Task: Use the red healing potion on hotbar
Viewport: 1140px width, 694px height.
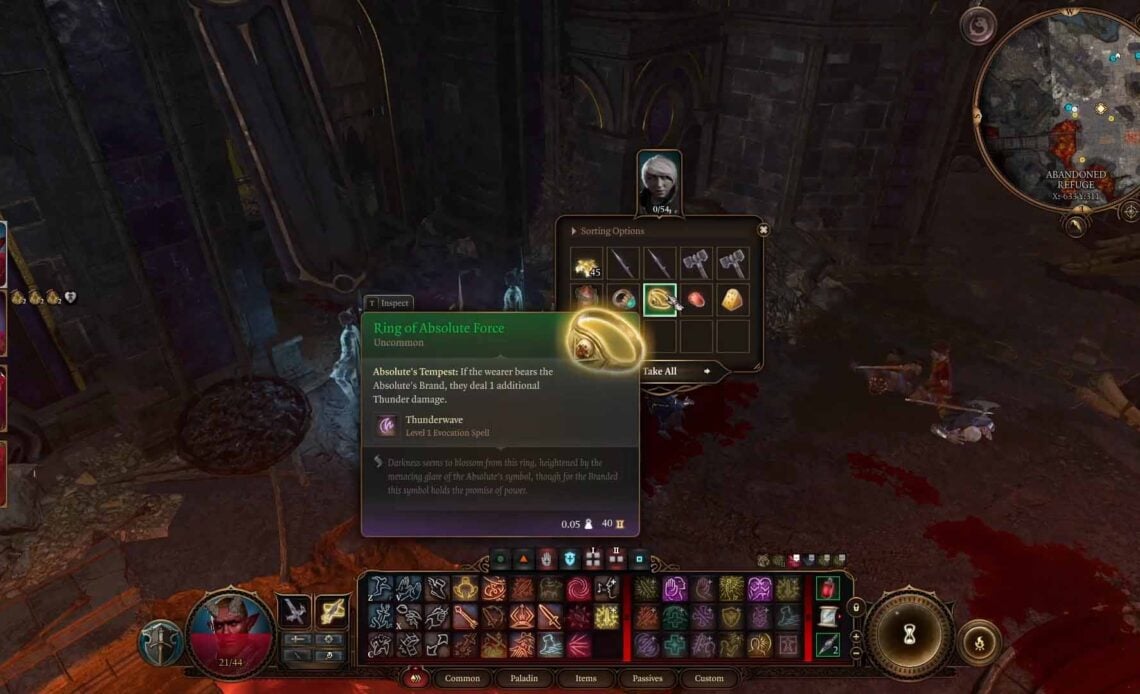Action: (x=827, y=589)
